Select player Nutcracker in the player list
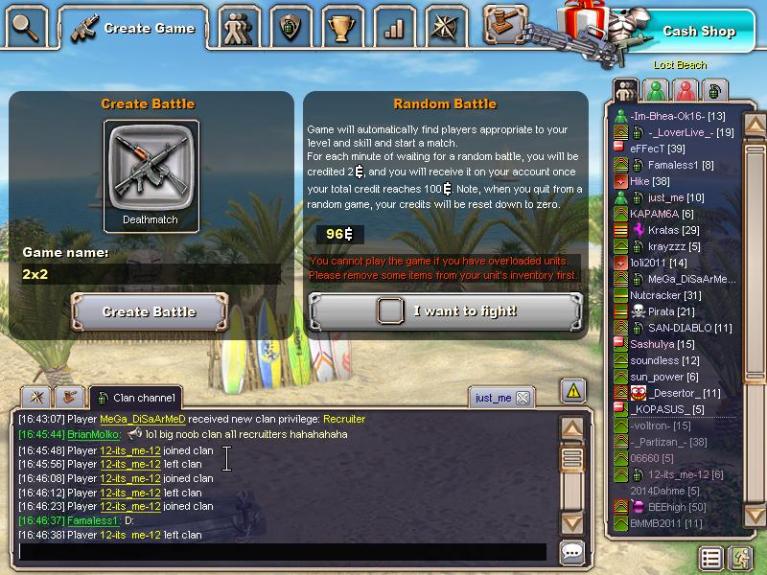 665,295
